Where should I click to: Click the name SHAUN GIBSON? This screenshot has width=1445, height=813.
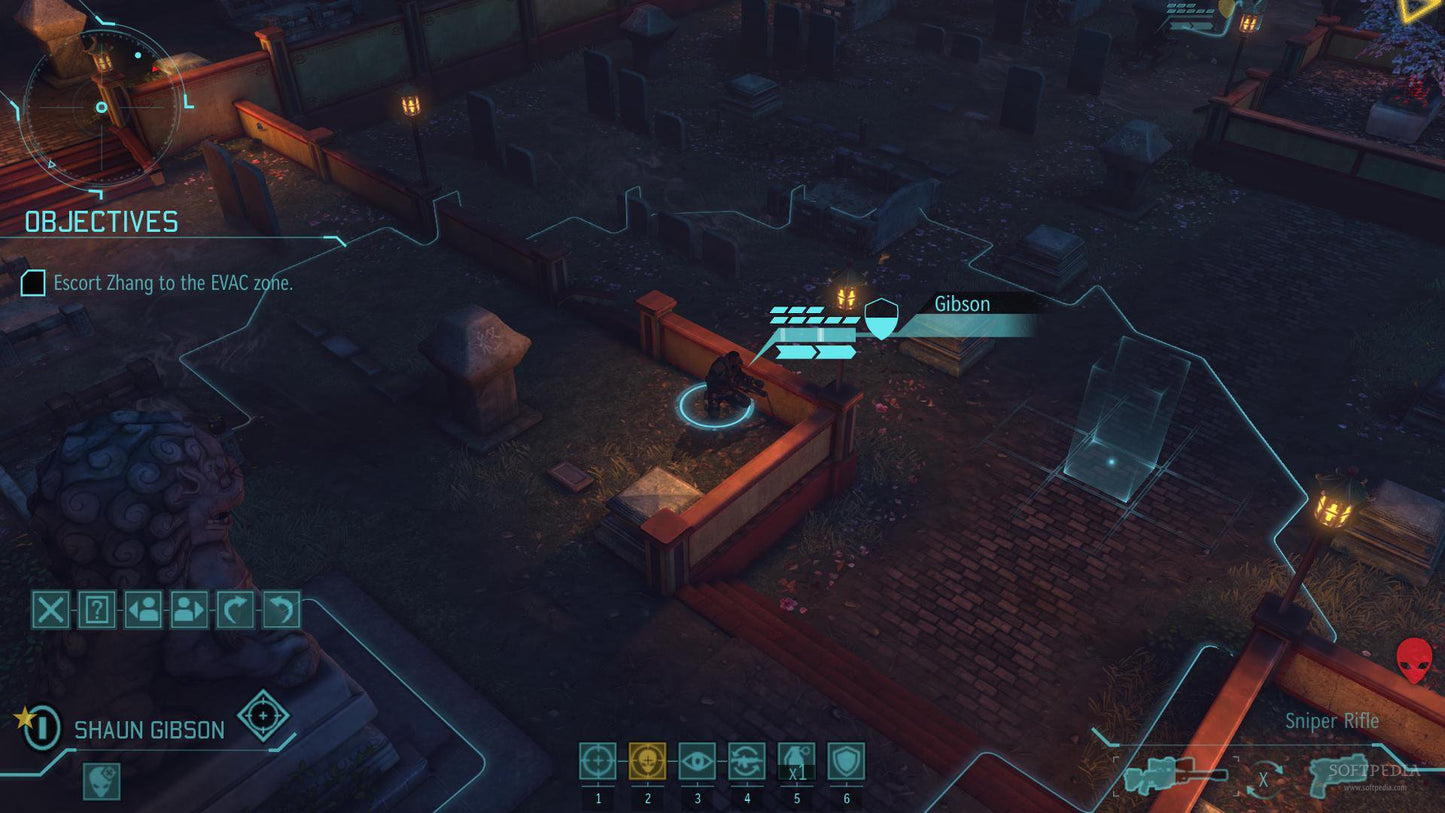coord(148,731)
